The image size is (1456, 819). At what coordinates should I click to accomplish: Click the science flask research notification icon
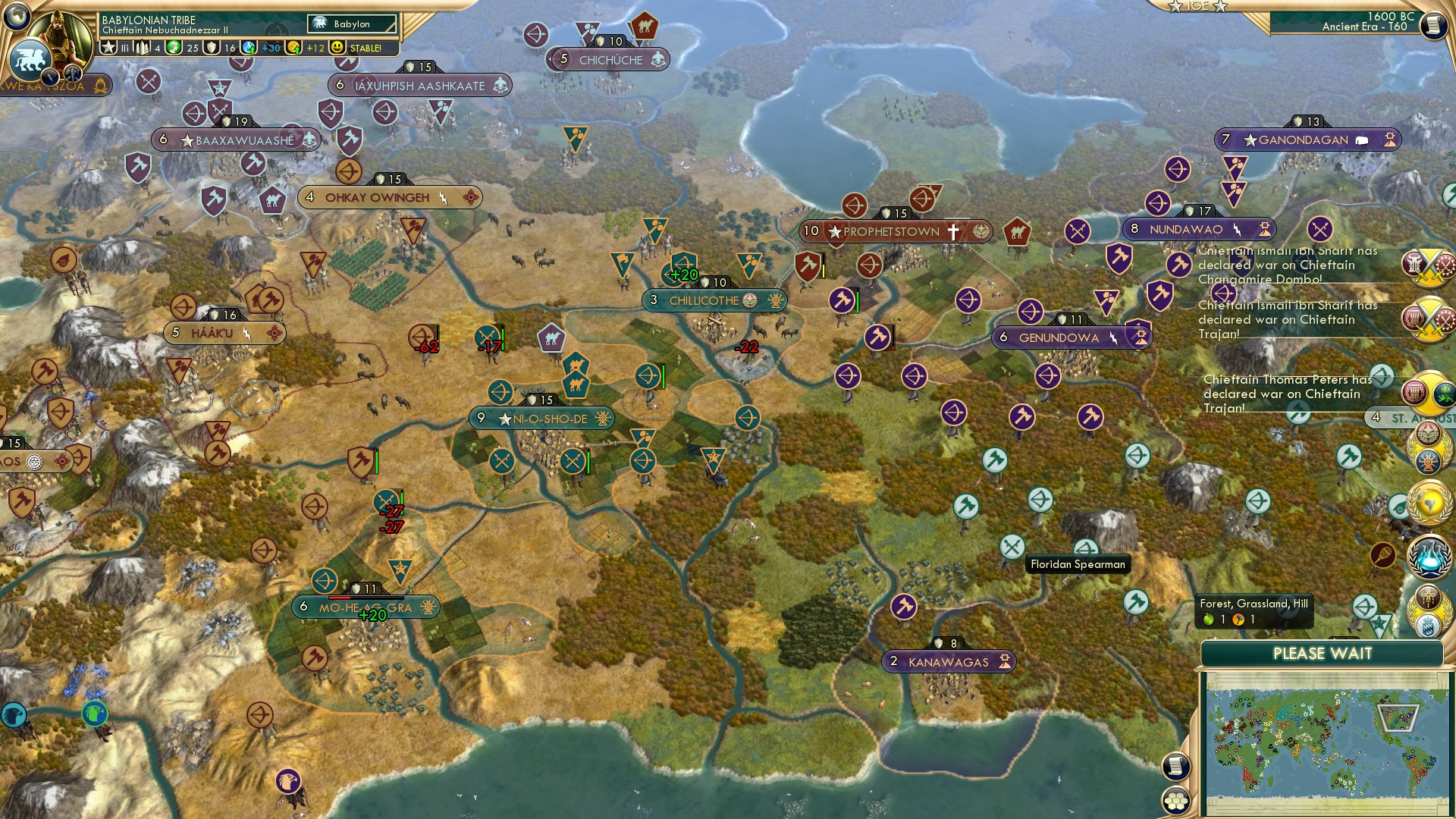coord(1429,557)
